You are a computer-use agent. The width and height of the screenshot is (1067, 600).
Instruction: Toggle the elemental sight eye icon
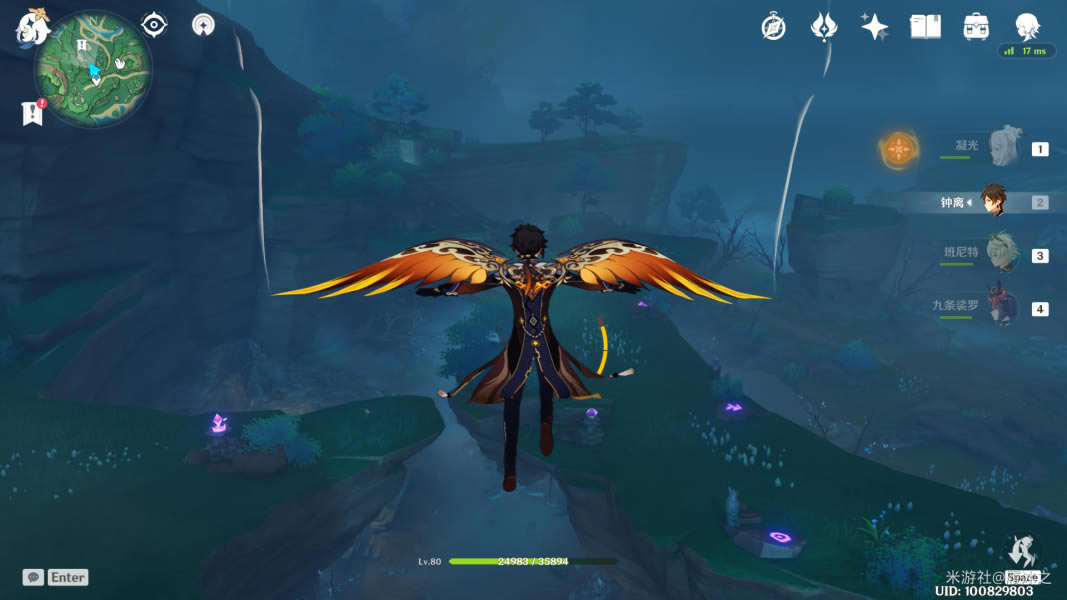tap(154, 25)
